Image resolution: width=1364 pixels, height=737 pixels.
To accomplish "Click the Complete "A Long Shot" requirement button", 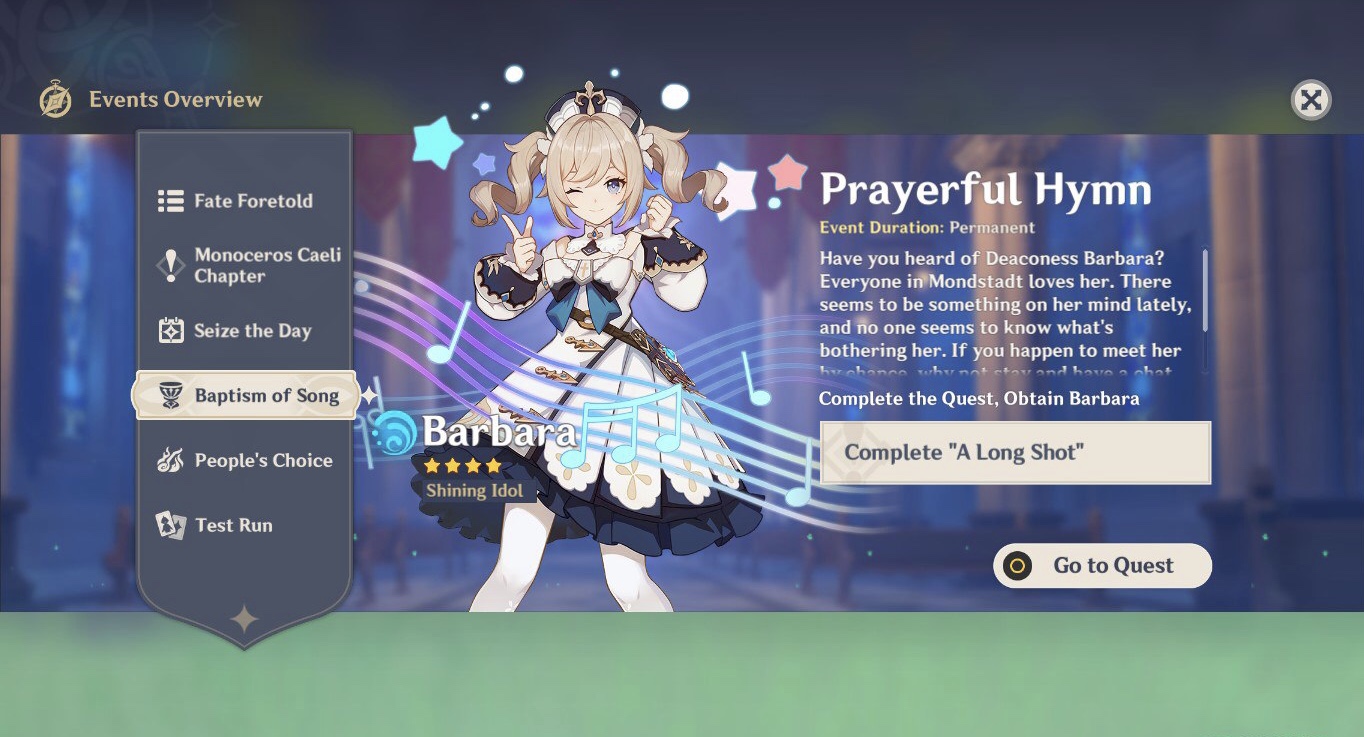I will [x=1014, y=452].
